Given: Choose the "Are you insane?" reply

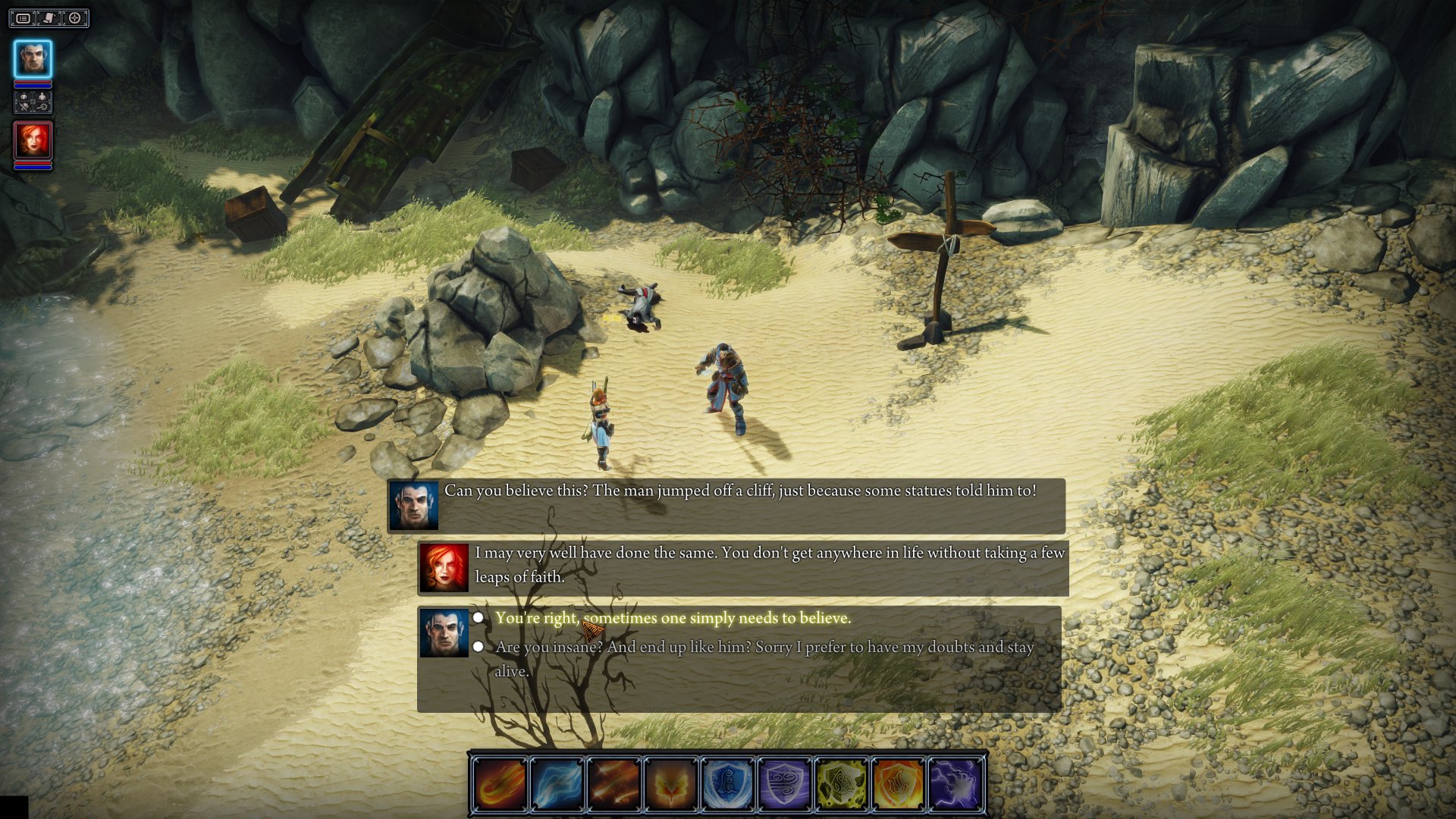Looking at the screenshot, I should (x=763, y=648).
